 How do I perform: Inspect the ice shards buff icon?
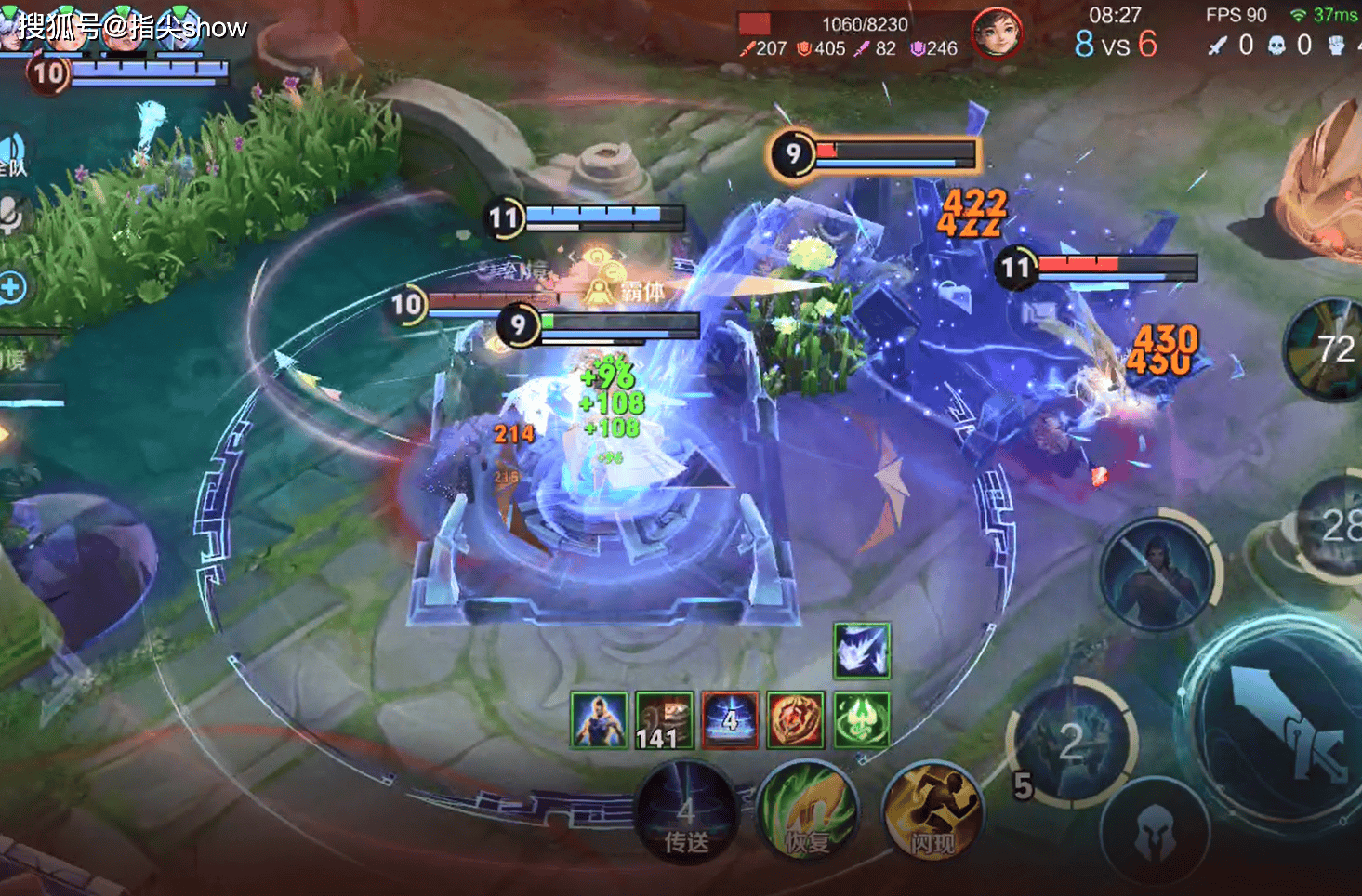click(x=861, y=651)
